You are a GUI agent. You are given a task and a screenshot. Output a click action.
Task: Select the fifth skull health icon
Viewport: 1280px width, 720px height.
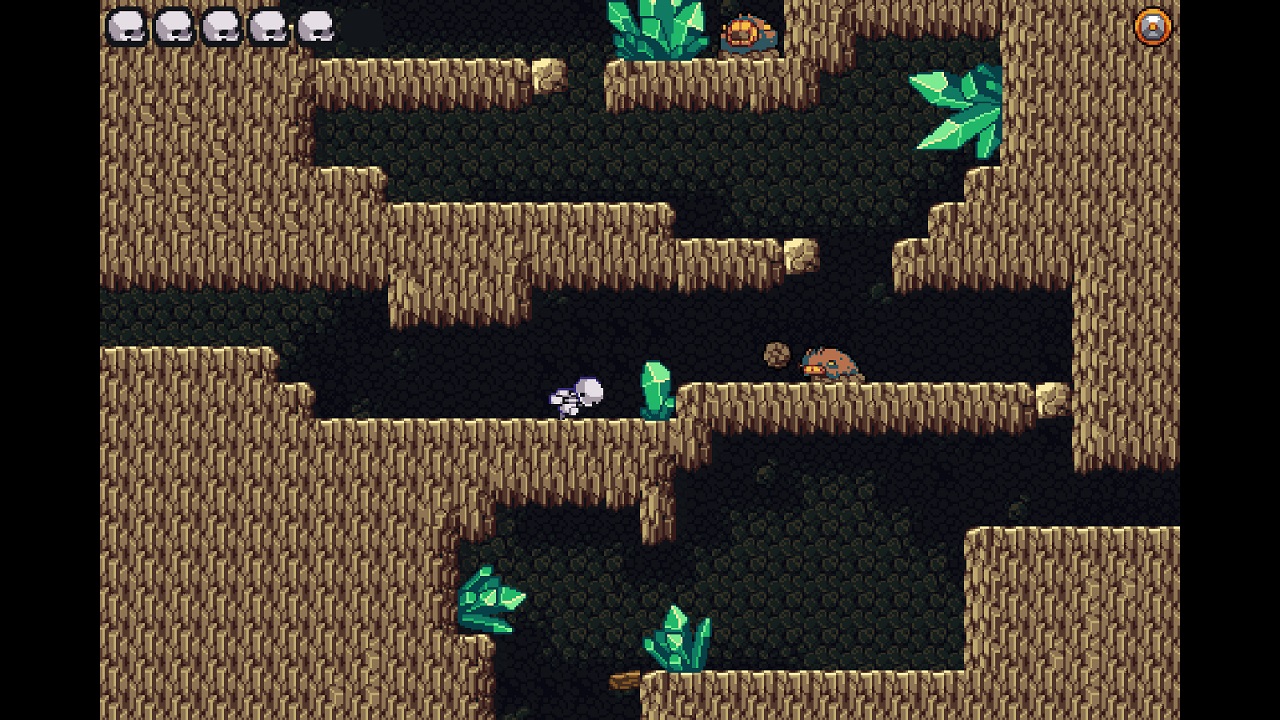(316, 25)
